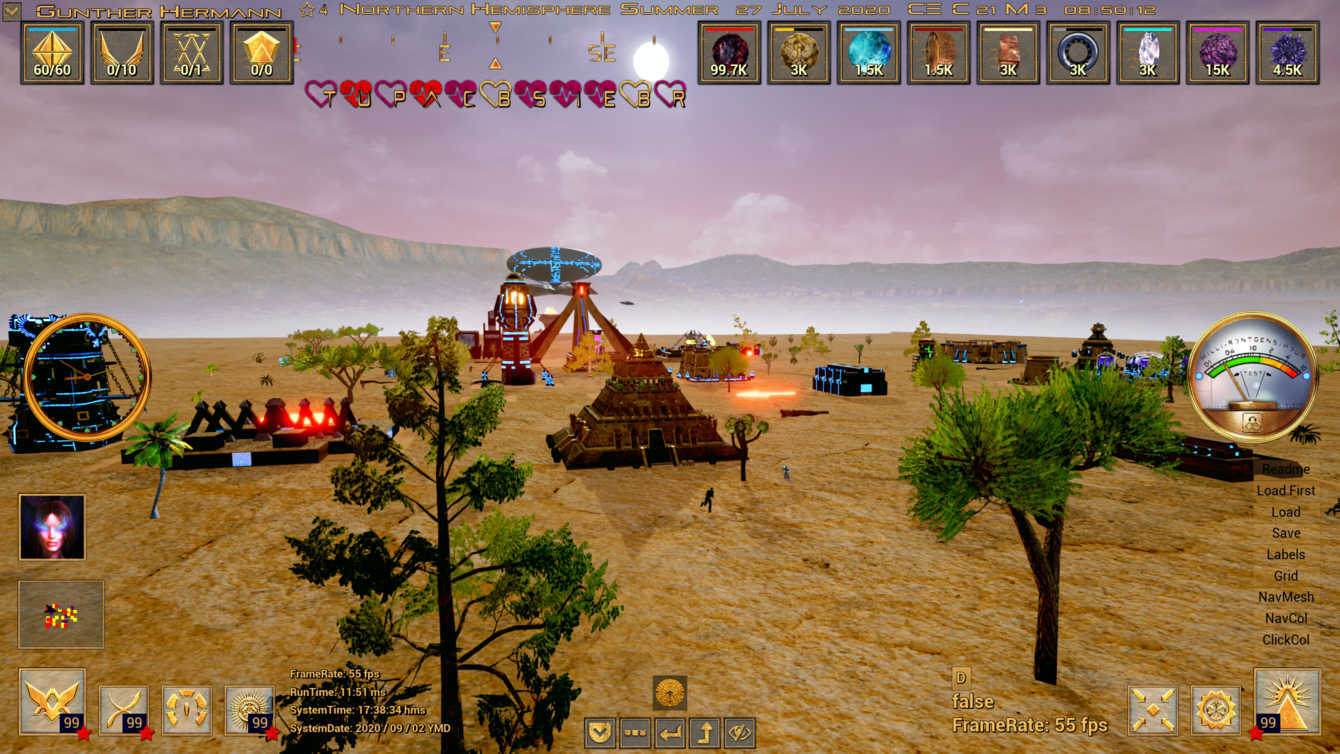Open the dropdown arrow beside Gunther Hermann
Image resolution: width=1340 pixels, height=754 pixels.
point(12,11)
